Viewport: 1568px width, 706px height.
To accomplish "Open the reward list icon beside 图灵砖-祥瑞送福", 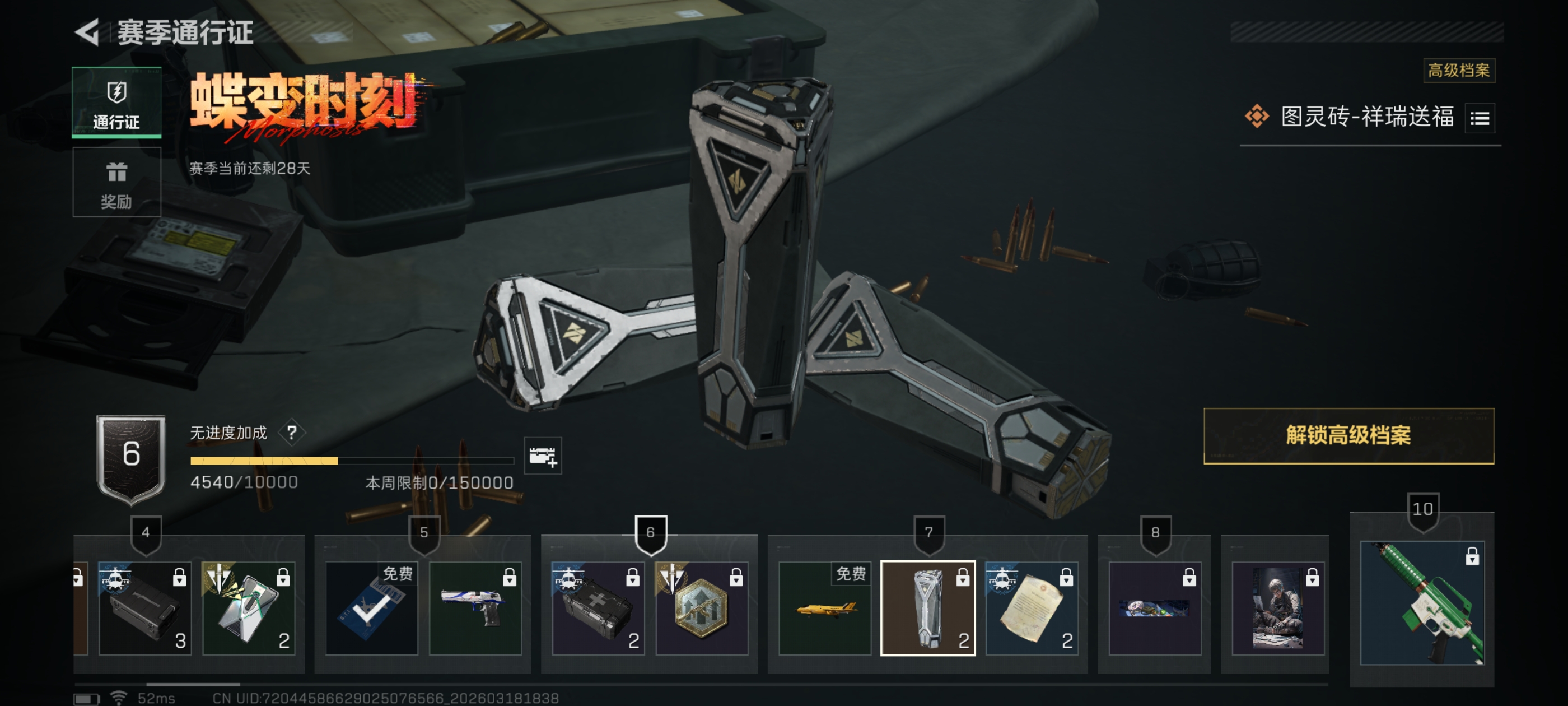I will pos(1479,118).
